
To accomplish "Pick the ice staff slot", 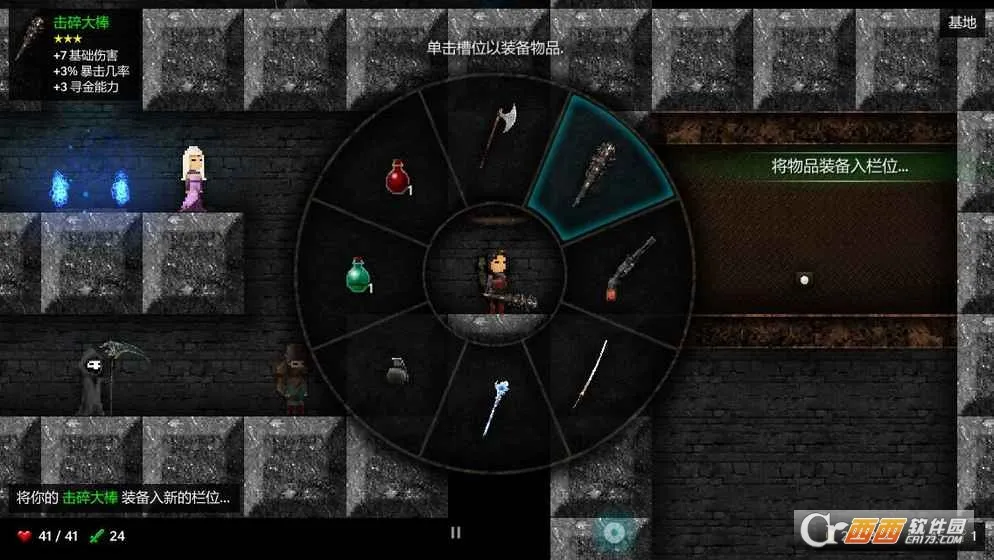I will 497,407.
